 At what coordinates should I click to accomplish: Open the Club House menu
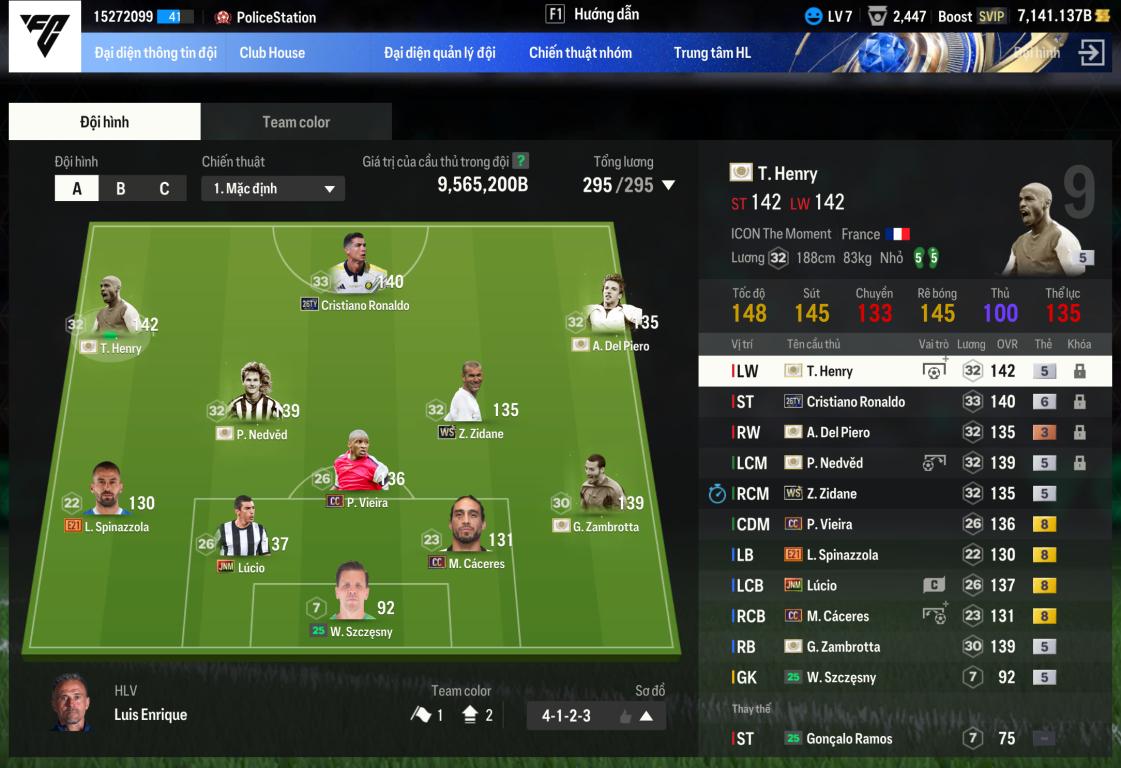click(x=272, y=53)
